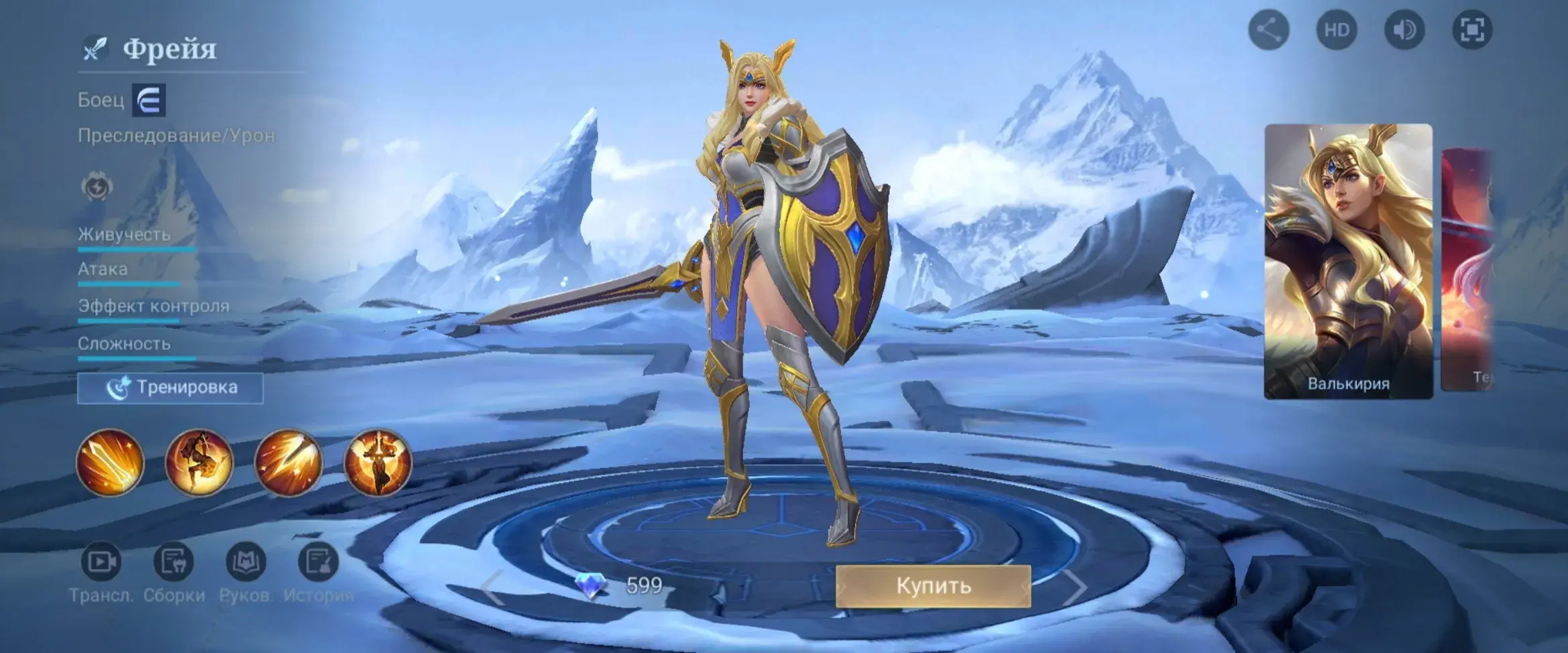Image resolution: width=1568 pixels, height=653 pixels.
Task: Click the Боец role emblem icon
Action: [x=149, y=101]
